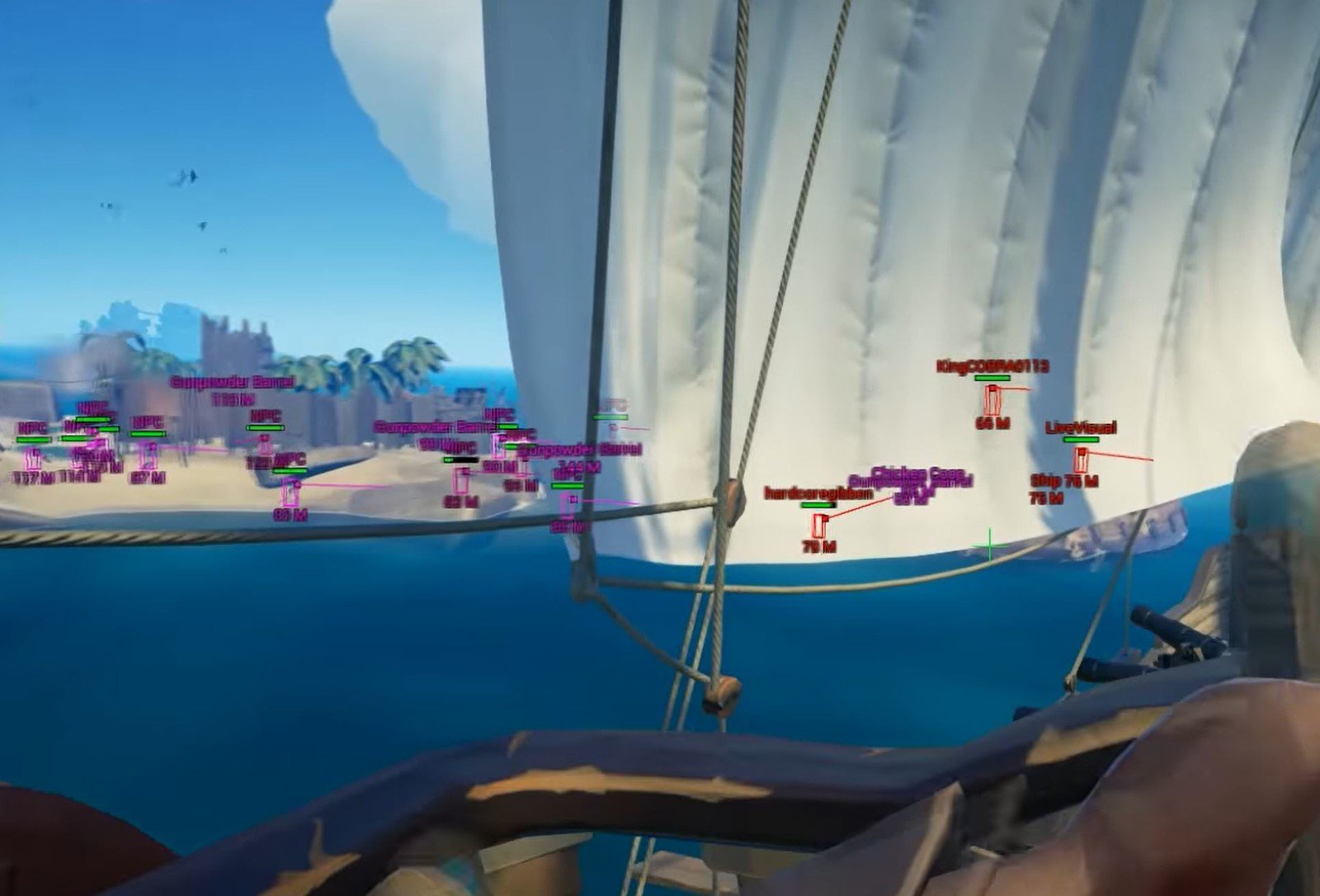Image resolution: width=1320 pixels, height=896 pixels.
Task: Expand the 66 M distance label under KingCOBRA0113
Action: tap(993, 423)
